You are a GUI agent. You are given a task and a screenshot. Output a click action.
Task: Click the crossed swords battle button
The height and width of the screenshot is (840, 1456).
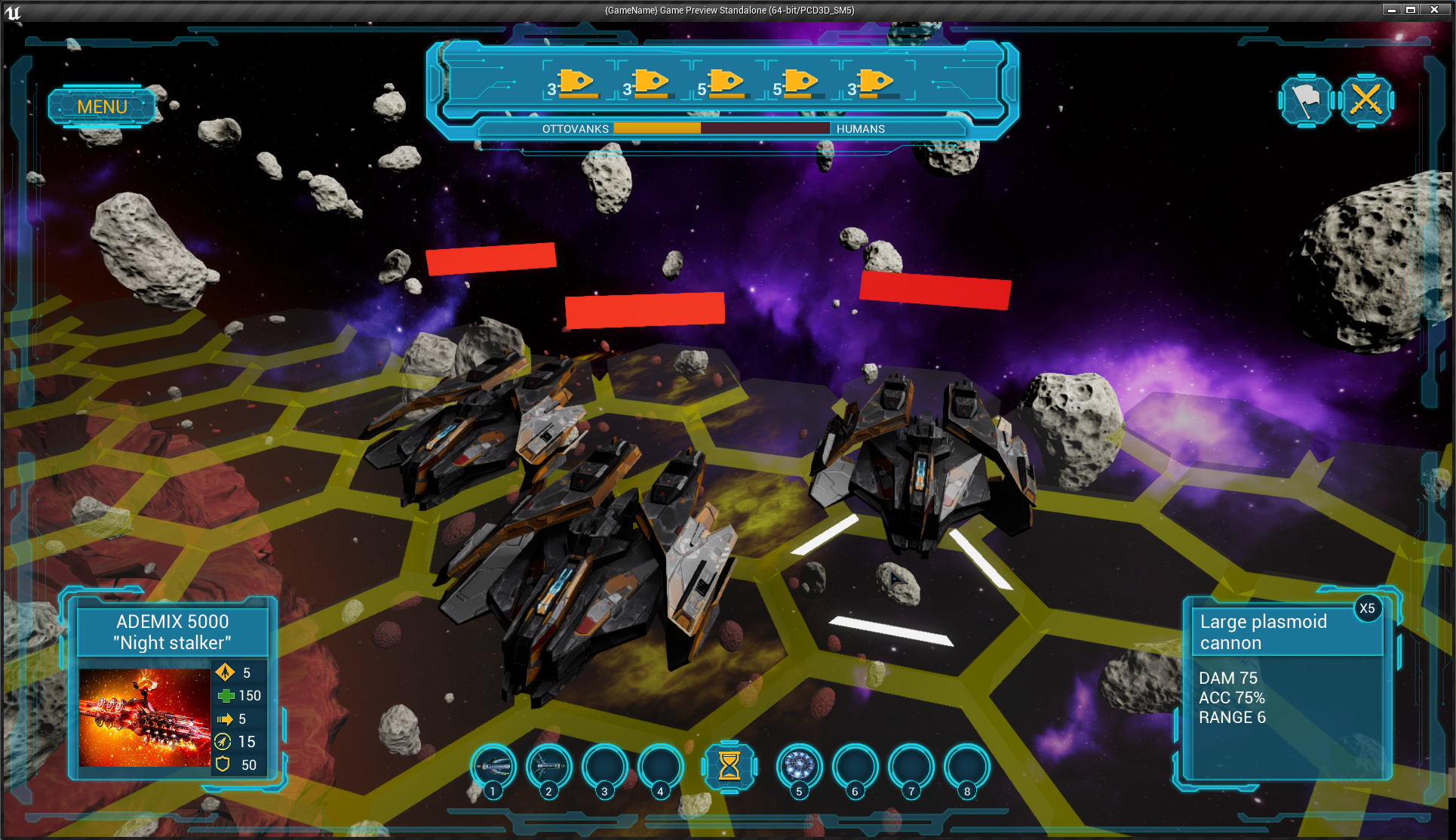coord(1365,100)
